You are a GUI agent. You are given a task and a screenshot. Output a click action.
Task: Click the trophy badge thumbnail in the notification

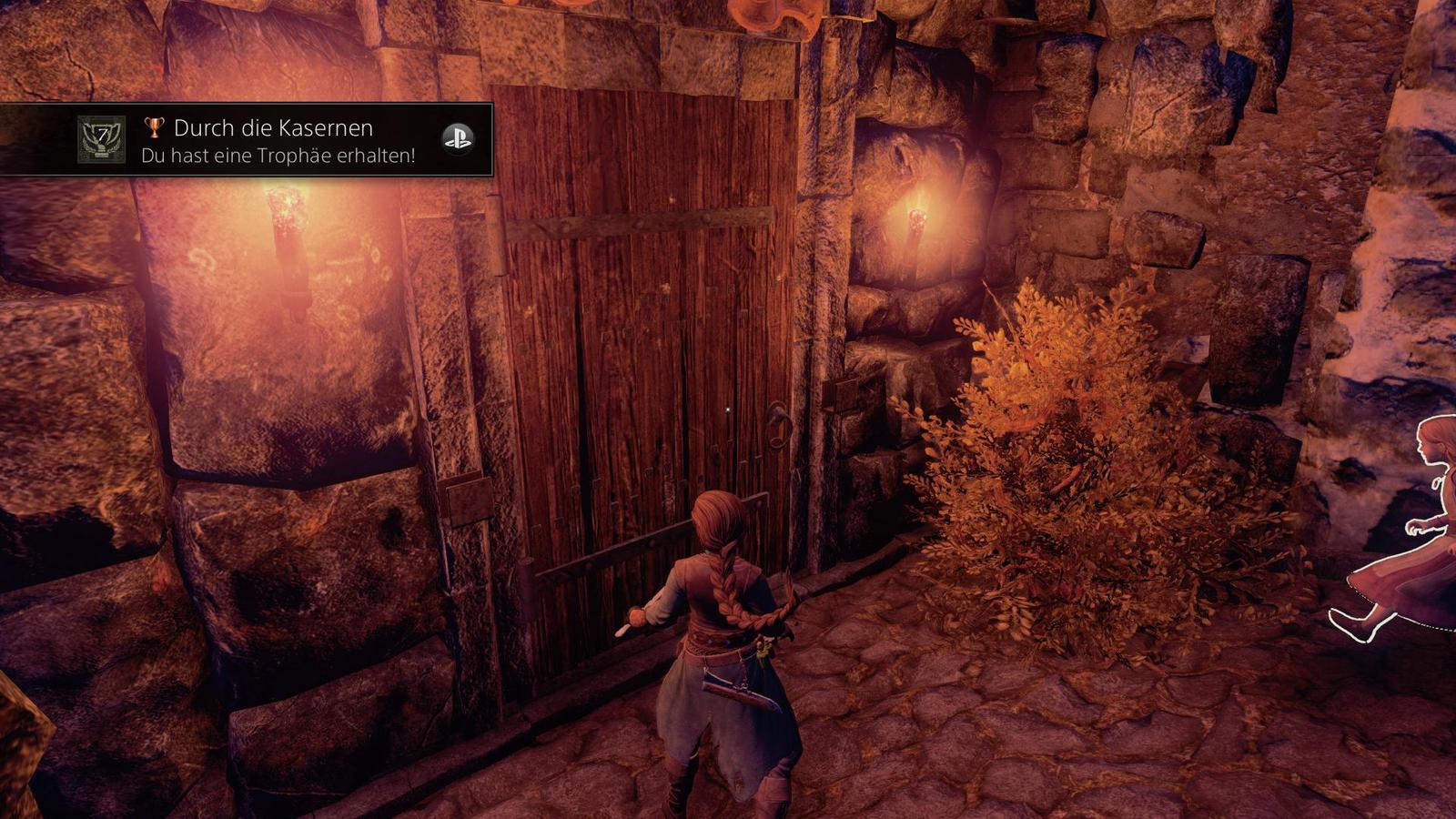coord(101,139)
